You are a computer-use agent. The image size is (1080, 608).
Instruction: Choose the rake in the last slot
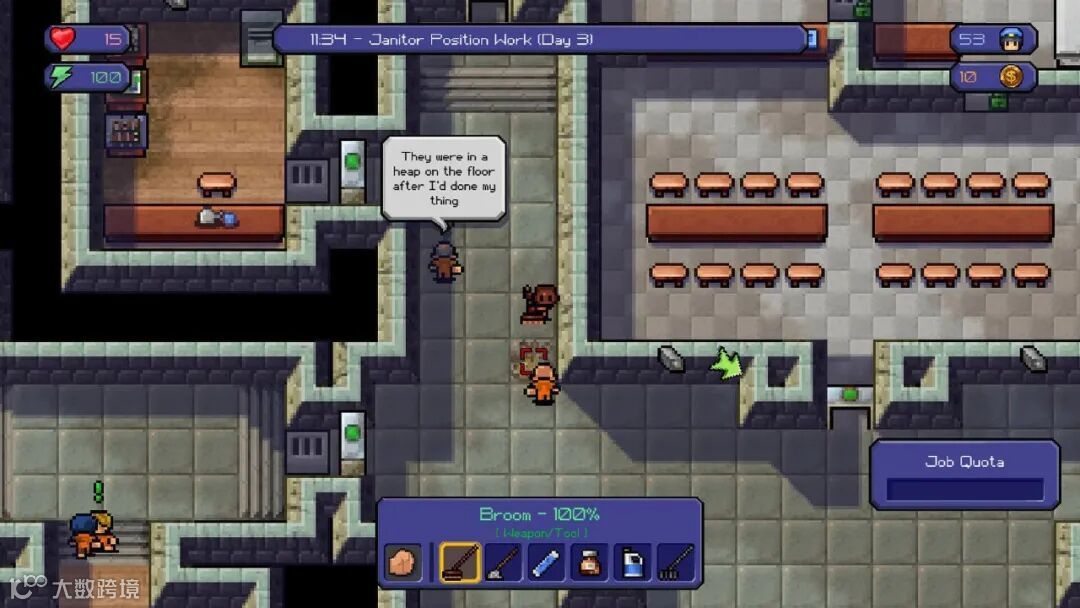click(675, 562)
